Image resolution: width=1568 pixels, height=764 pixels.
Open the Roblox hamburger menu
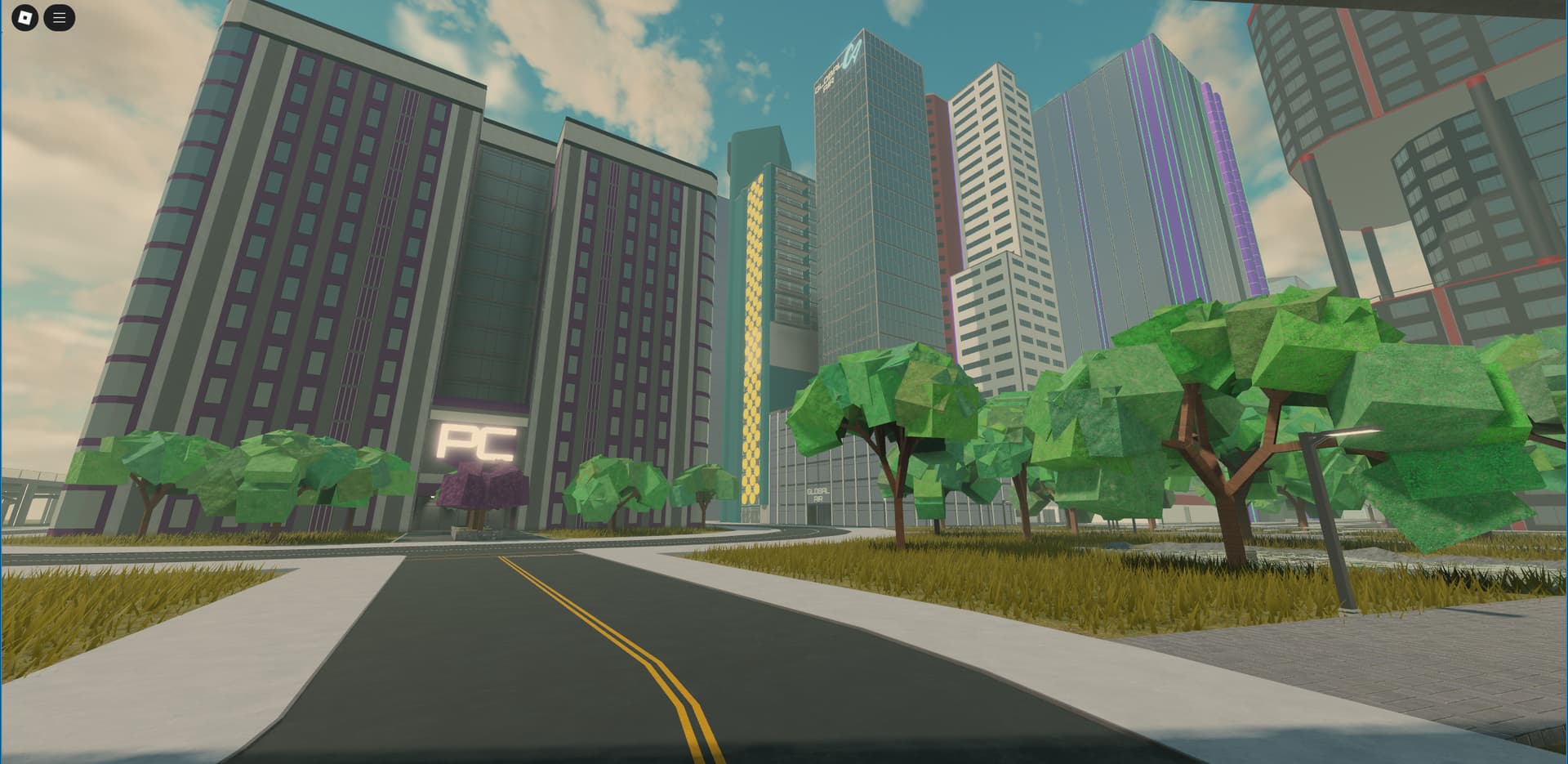pos(56,16)
